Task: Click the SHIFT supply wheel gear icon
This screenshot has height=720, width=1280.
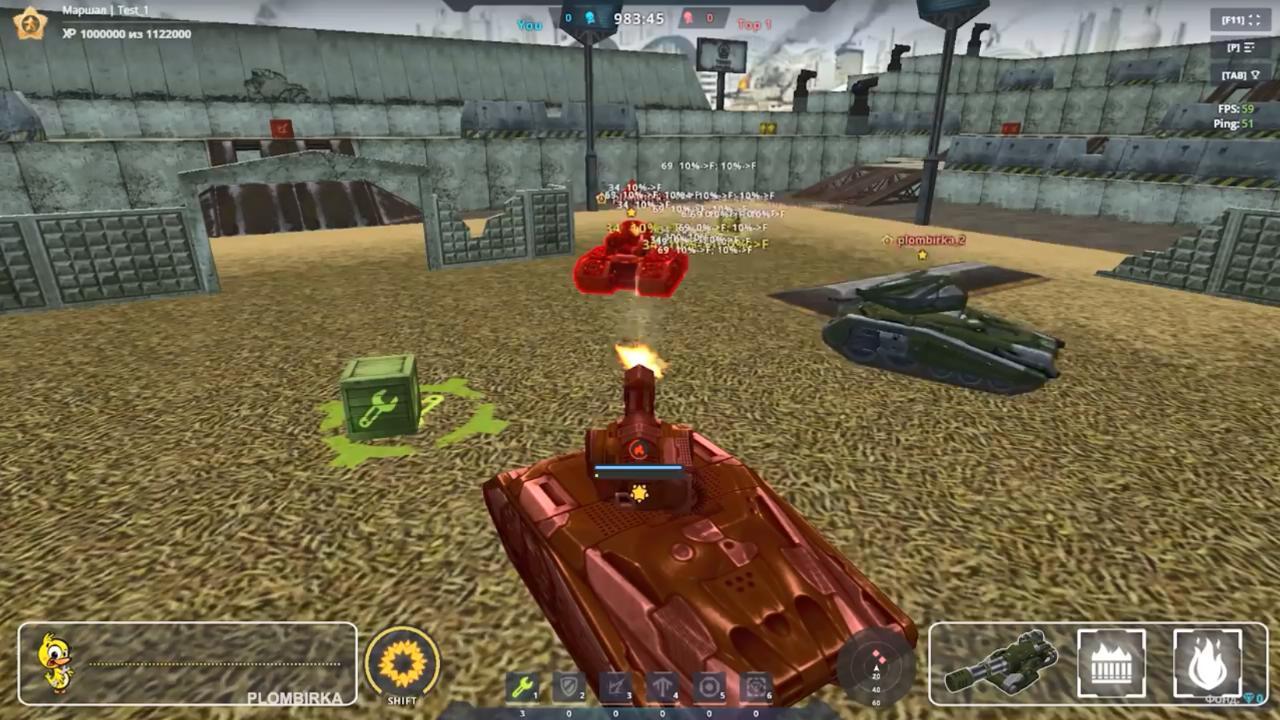Action: coord(403,660)
